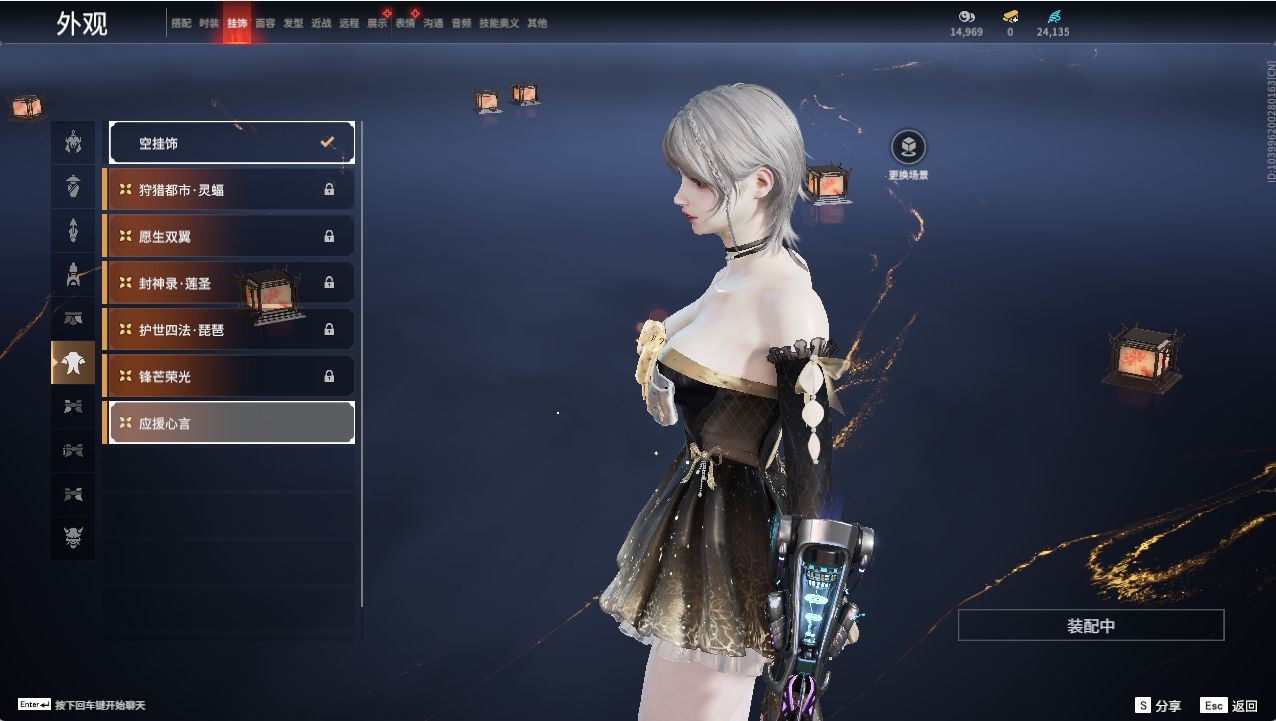
Task: Go to the 近战 melee tab
Action: click(321, 23)
